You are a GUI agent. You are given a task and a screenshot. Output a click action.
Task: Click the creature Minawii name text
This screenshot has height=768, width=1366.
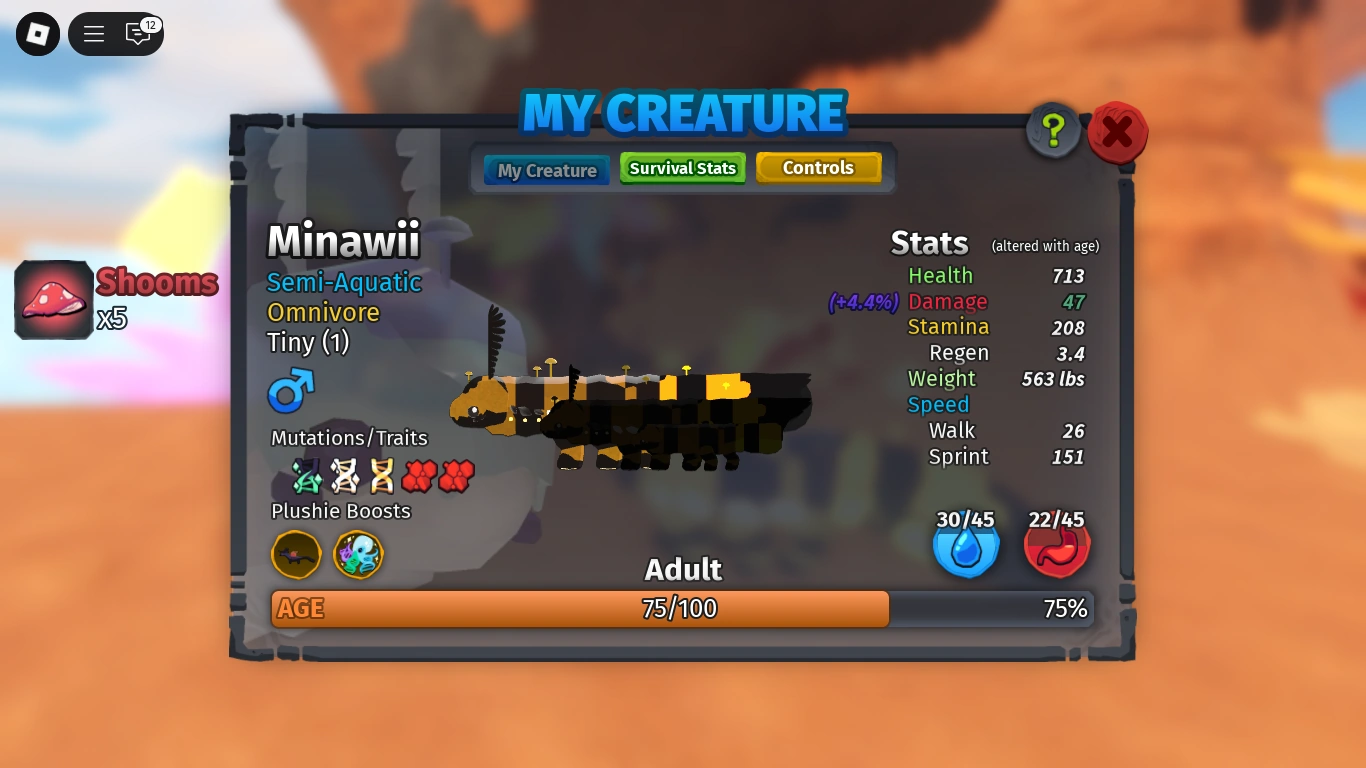[x=343, y=241]
